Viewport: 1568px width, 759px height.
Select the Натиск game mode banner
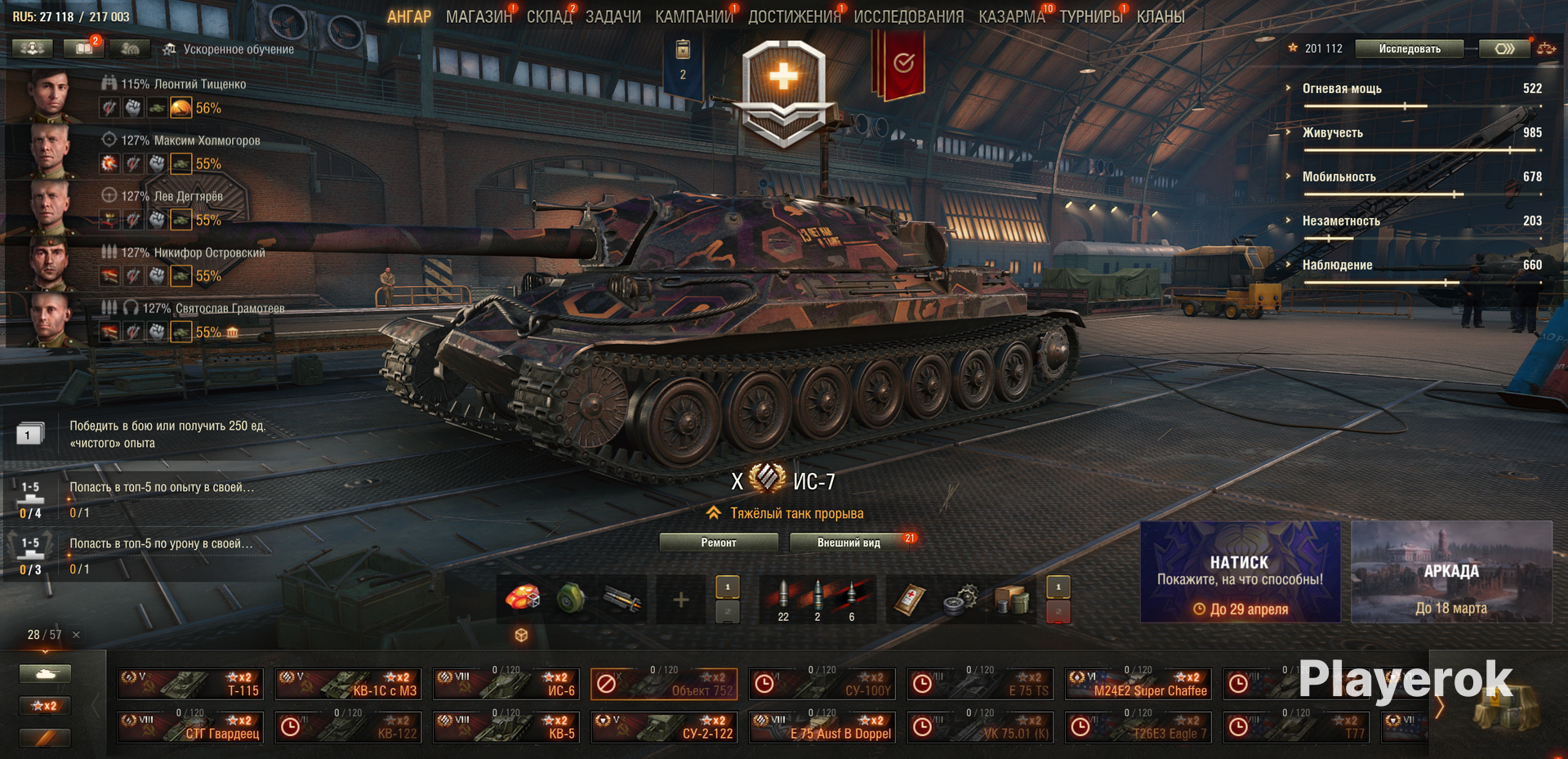point(1240,572)
